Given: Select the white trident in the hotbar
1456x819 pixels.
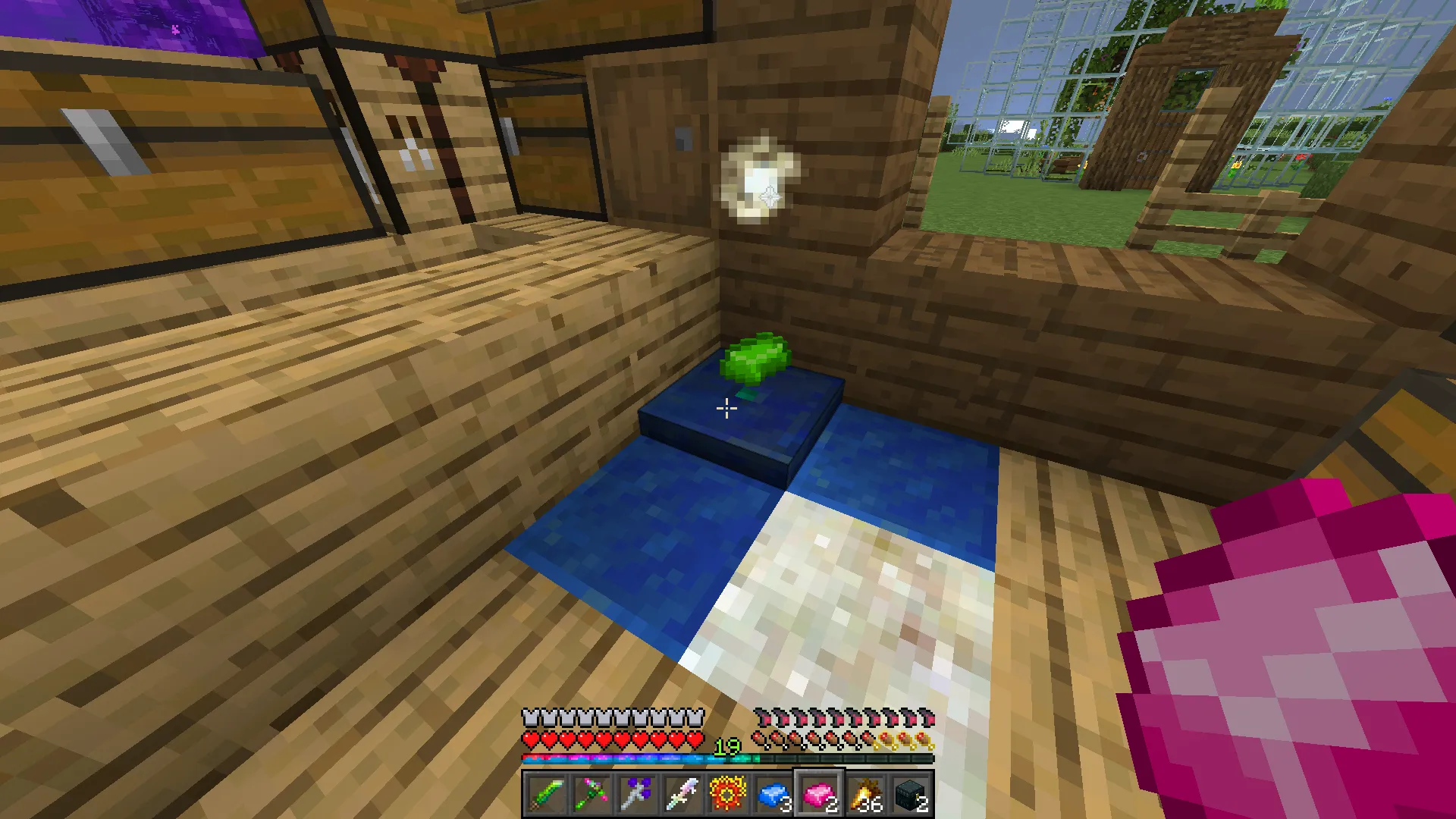Looking at the screenshot, I should click(683, 793).
